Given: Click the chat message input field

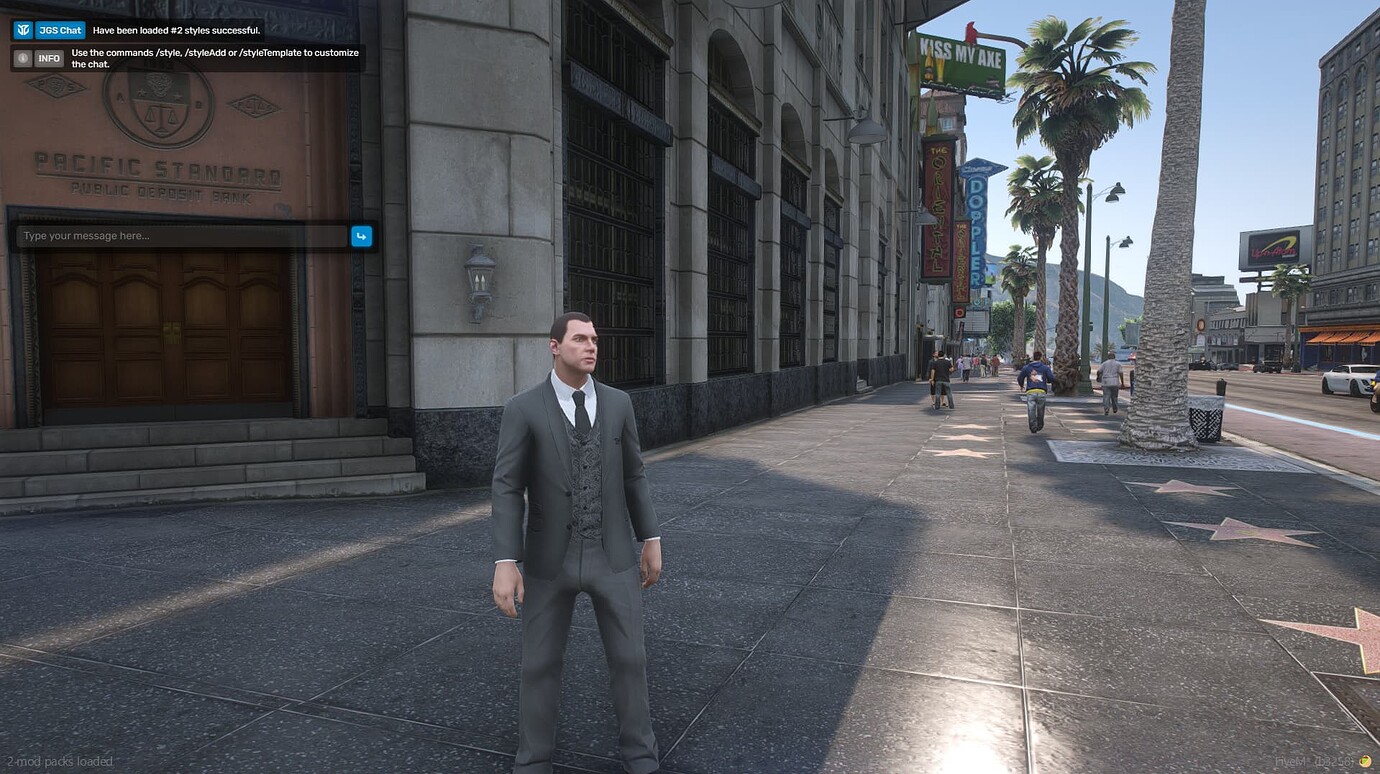Looking at the screenshot, I should coord(182,236).
